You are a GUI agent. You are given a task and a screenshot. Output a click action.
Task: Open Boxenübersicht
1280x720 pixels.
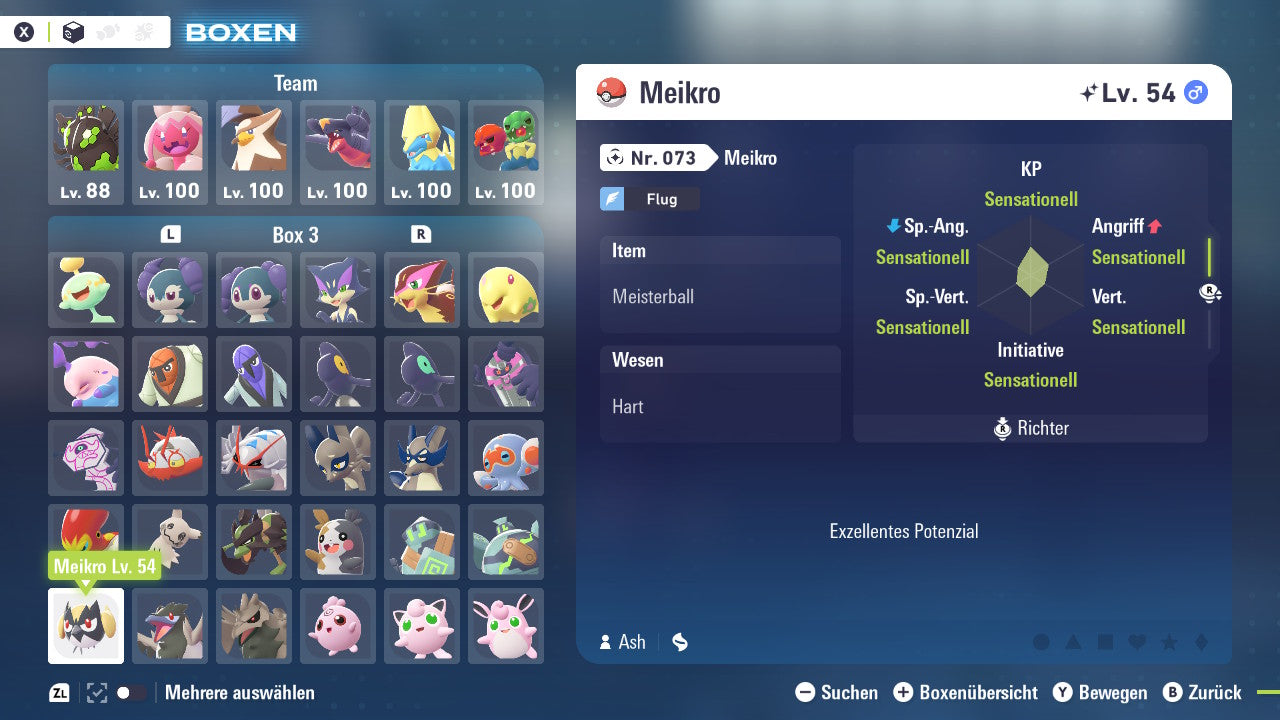[966, 692]
